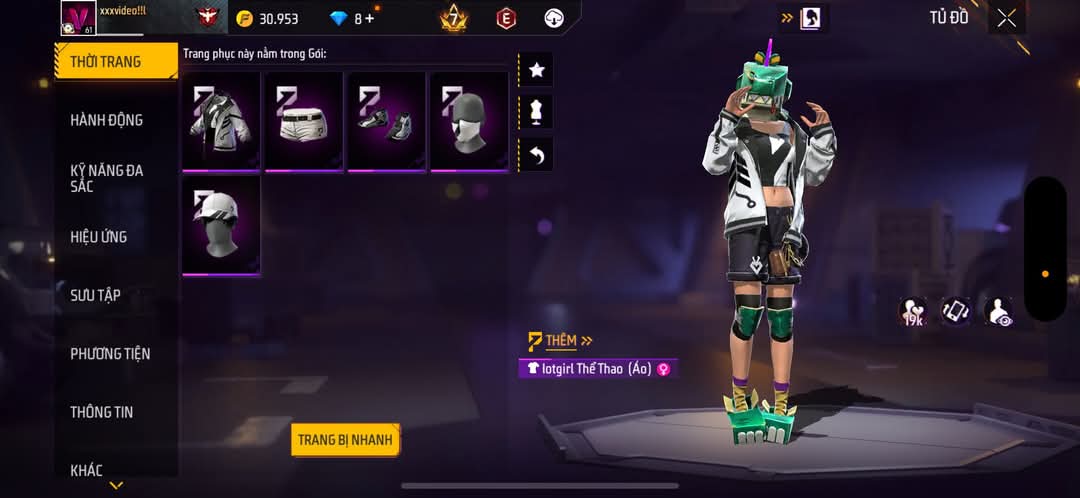Click the star favorite icon

(x=536, y=70)
